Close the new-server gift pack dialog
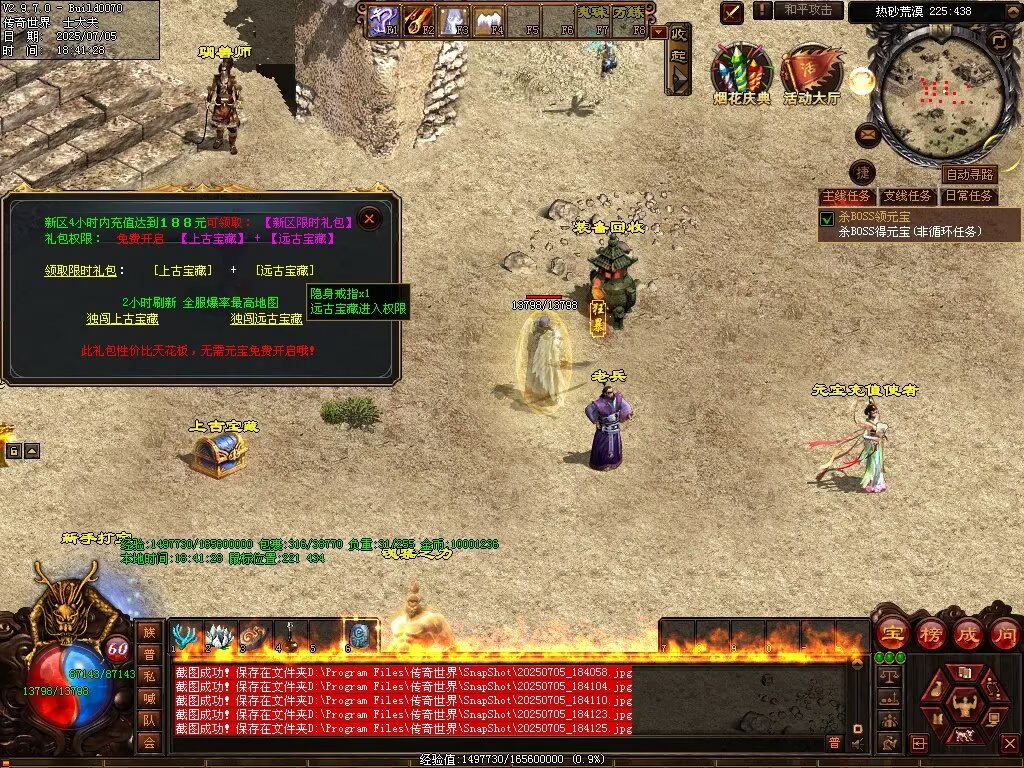Image resolution: width=1024 pixels, height=768 pixels. point(370,218)
